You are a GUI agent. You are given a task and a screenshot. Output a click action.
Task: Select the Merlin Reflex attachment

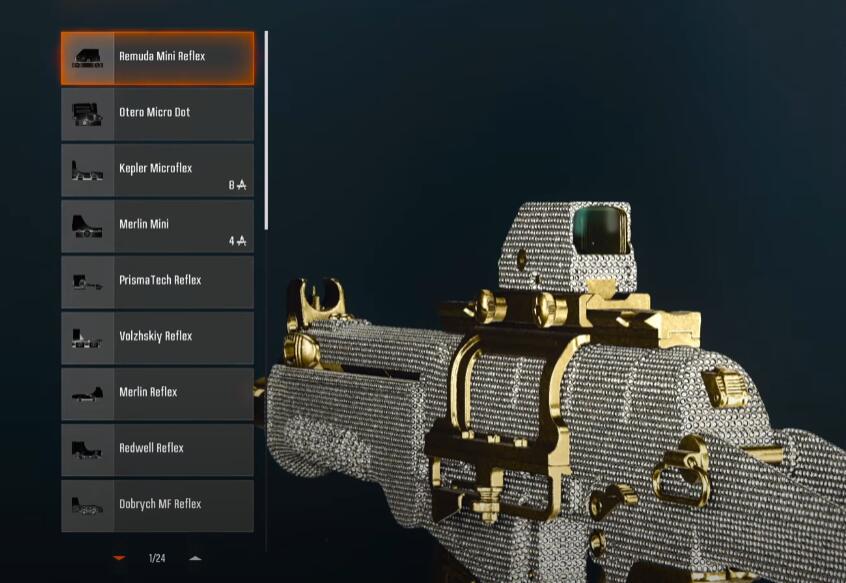tap(157, 394)
